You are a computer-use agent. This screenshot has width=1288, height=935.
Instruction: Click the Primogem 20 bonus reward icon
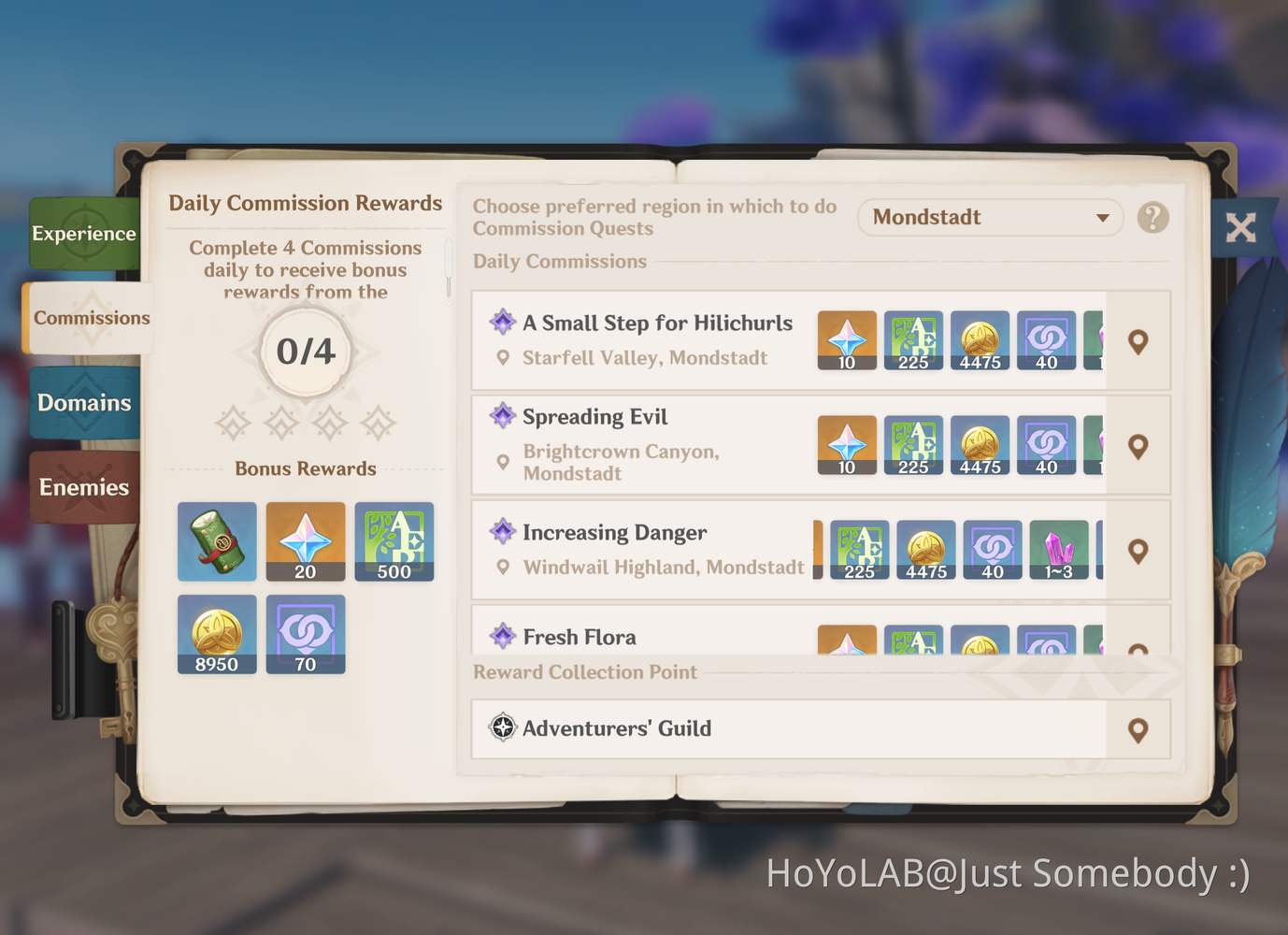coord(306,541)
